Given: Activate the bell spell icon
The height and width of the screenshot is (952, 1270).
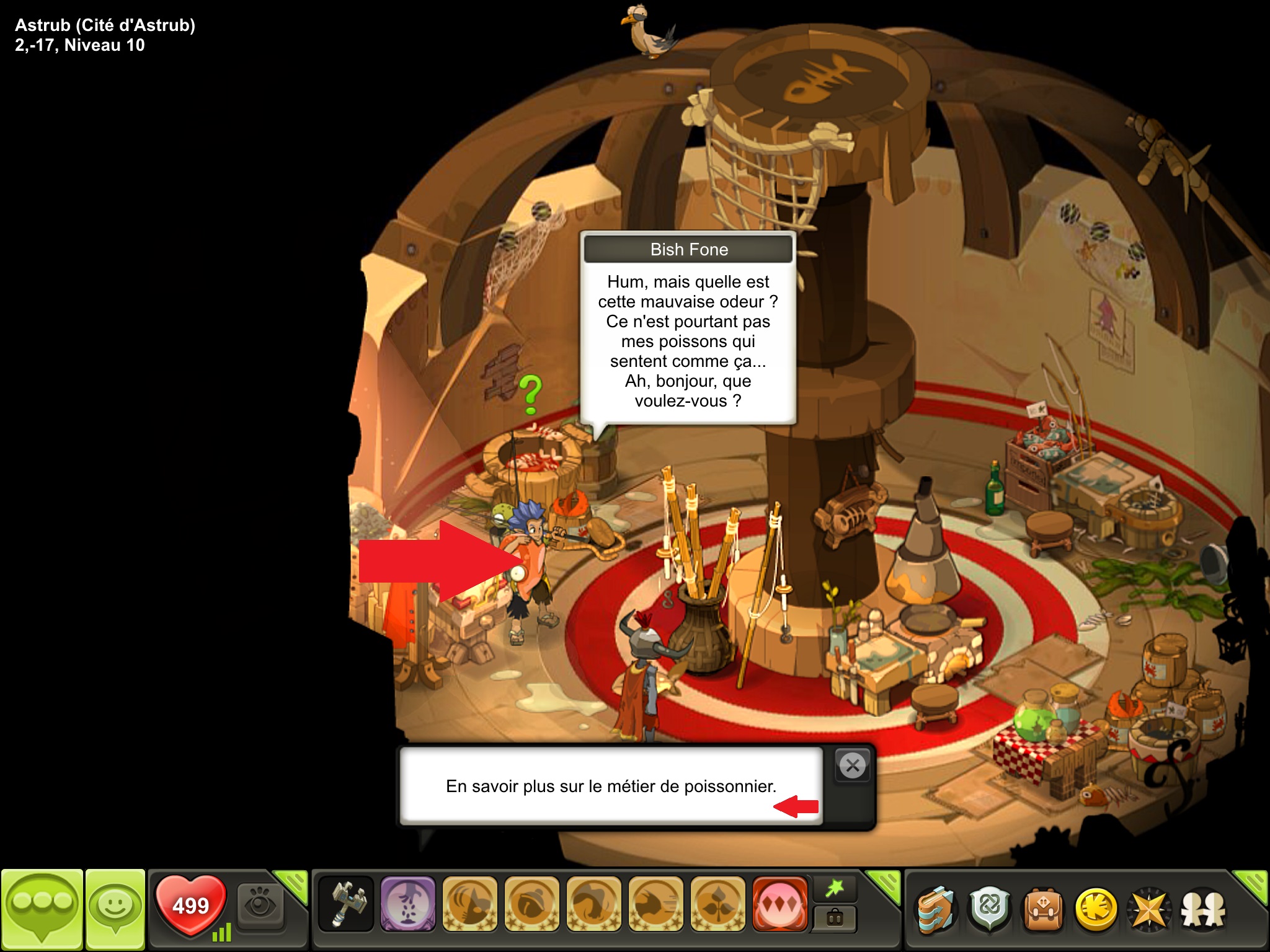Looking at the screenshot, I should (531, 904).
